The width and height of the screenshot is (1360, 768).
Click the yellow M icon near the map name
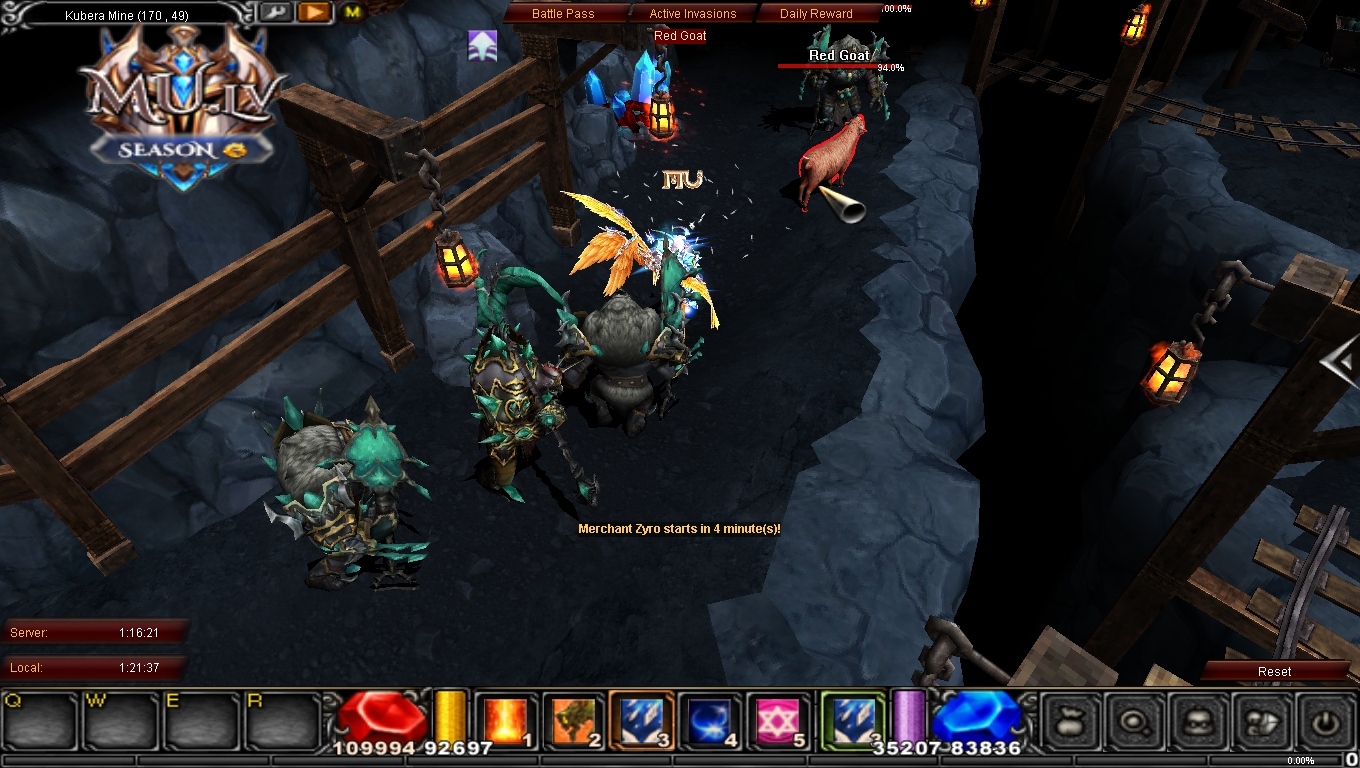point(352,12)
